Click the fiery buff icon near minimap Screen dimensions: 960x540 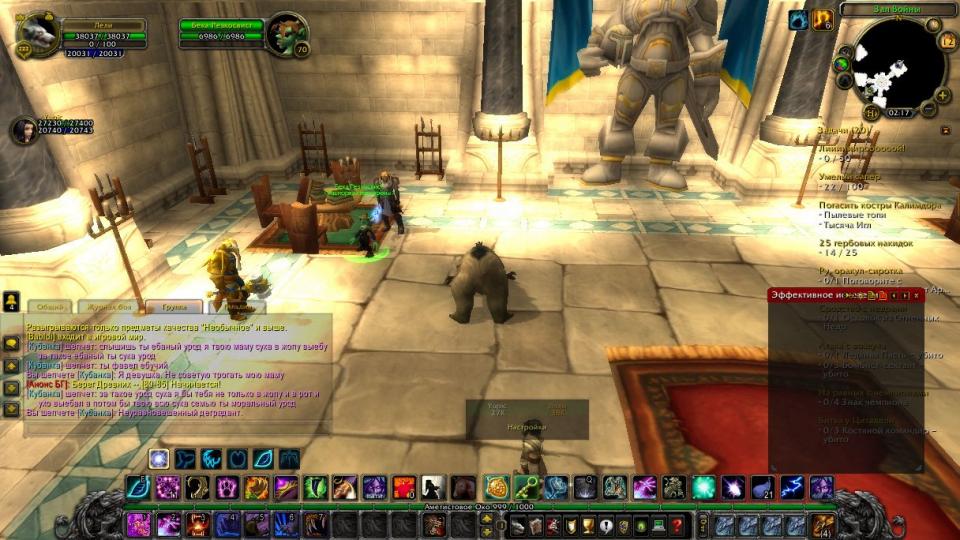[x=822, y=19]
